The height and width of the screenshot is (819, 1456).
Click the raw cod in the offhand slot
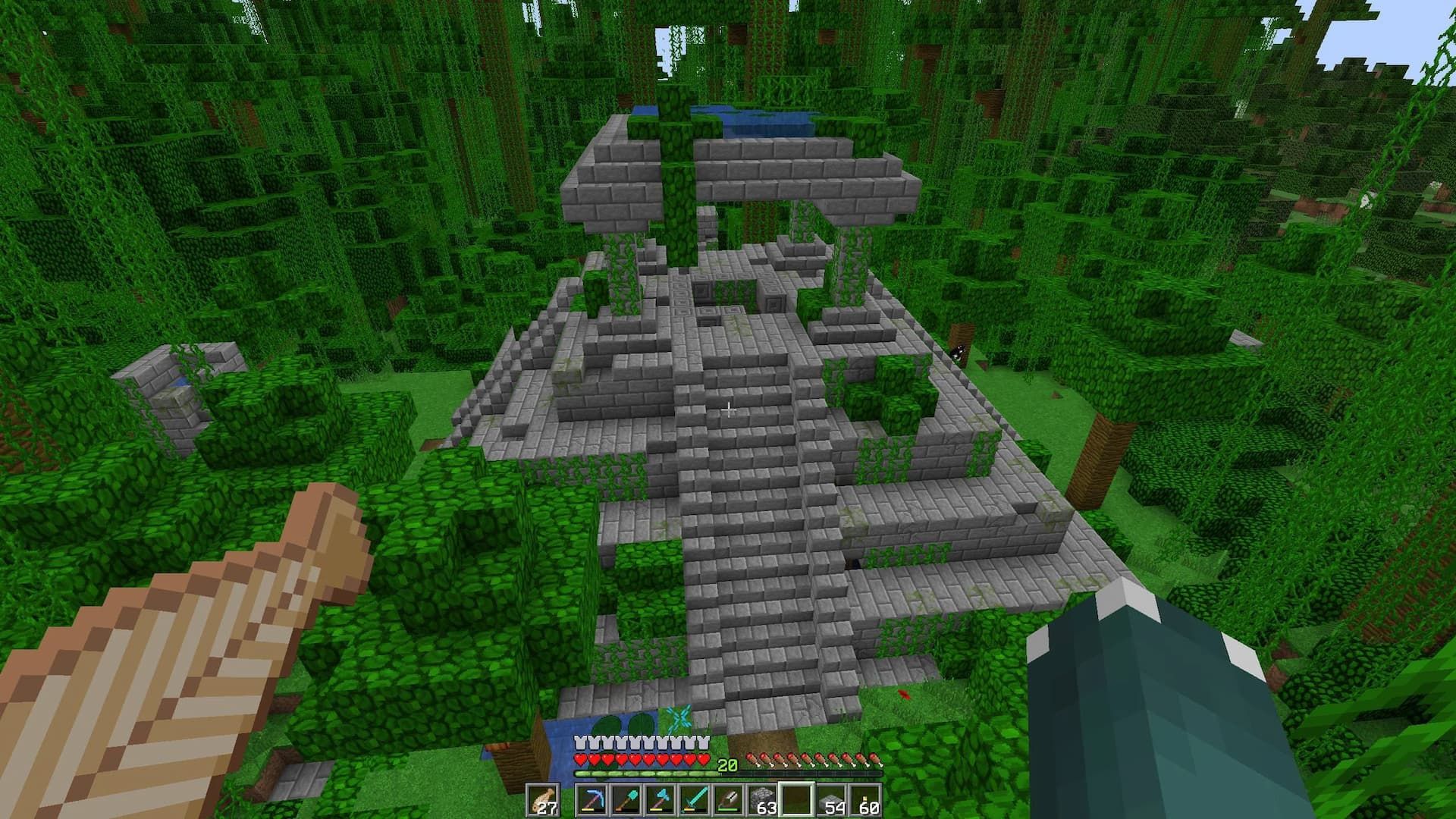click(x=543, y=799)
